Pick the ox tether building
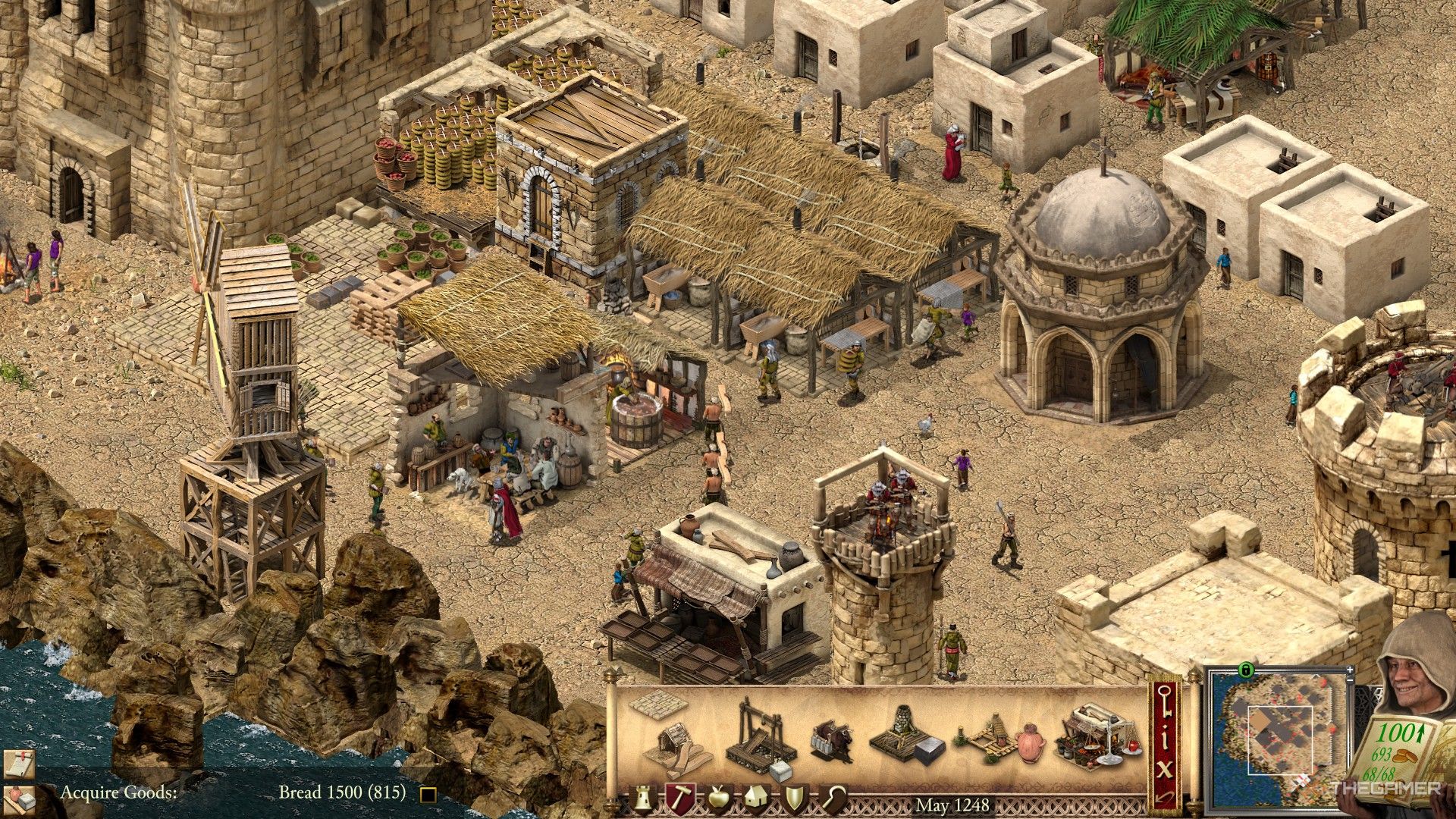Viewport: 1456px width, 819px height. click(832, 739)
